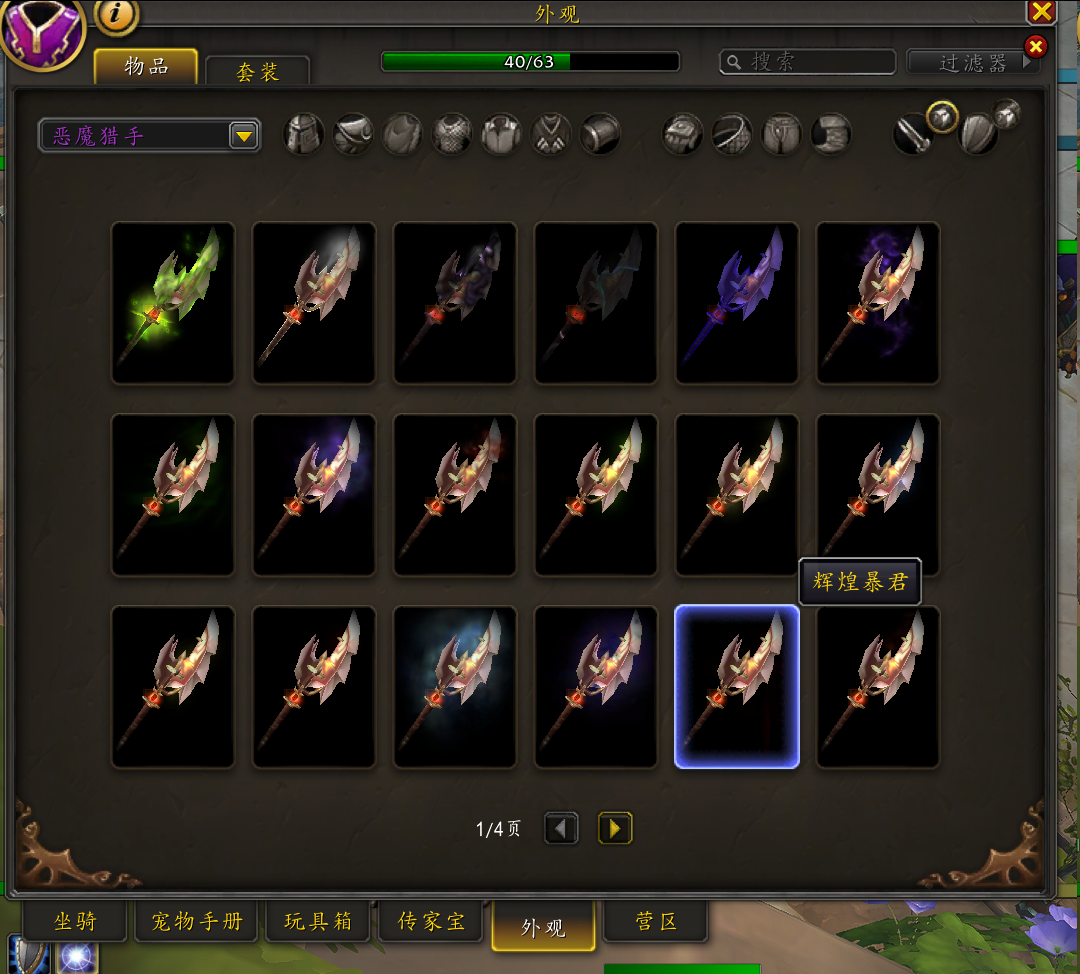Select the shoulder armor slot icon
This screenshot has width=1080, height=974.
click(353, 134)
